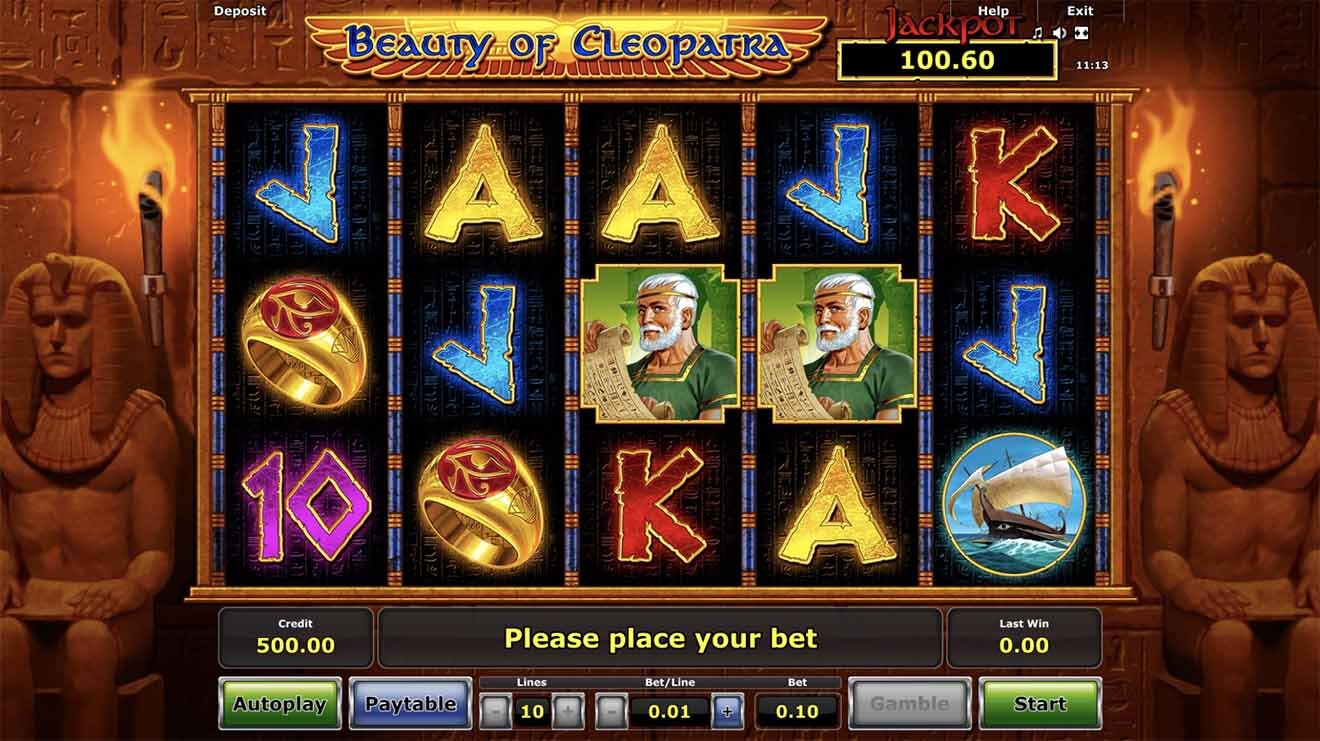The height and width of the screenshot is (741, 1320).
Task: Toggle the background music note icon
Action: tap(1038, 33)
